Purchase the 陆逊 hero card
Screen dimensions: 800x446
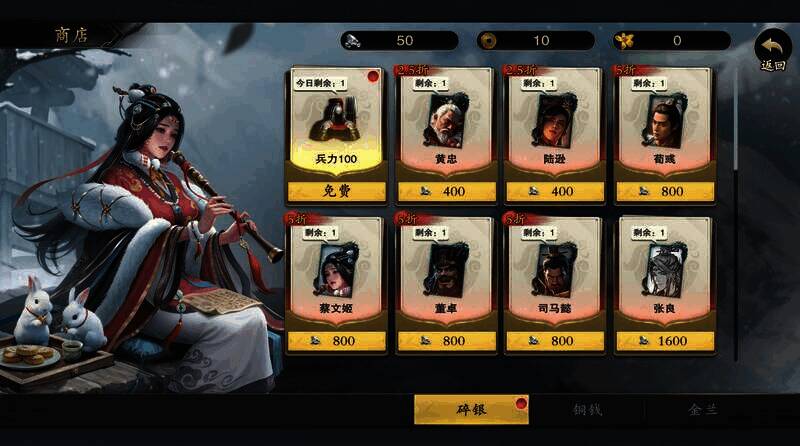pyautogui.click(x=553, y=191)
